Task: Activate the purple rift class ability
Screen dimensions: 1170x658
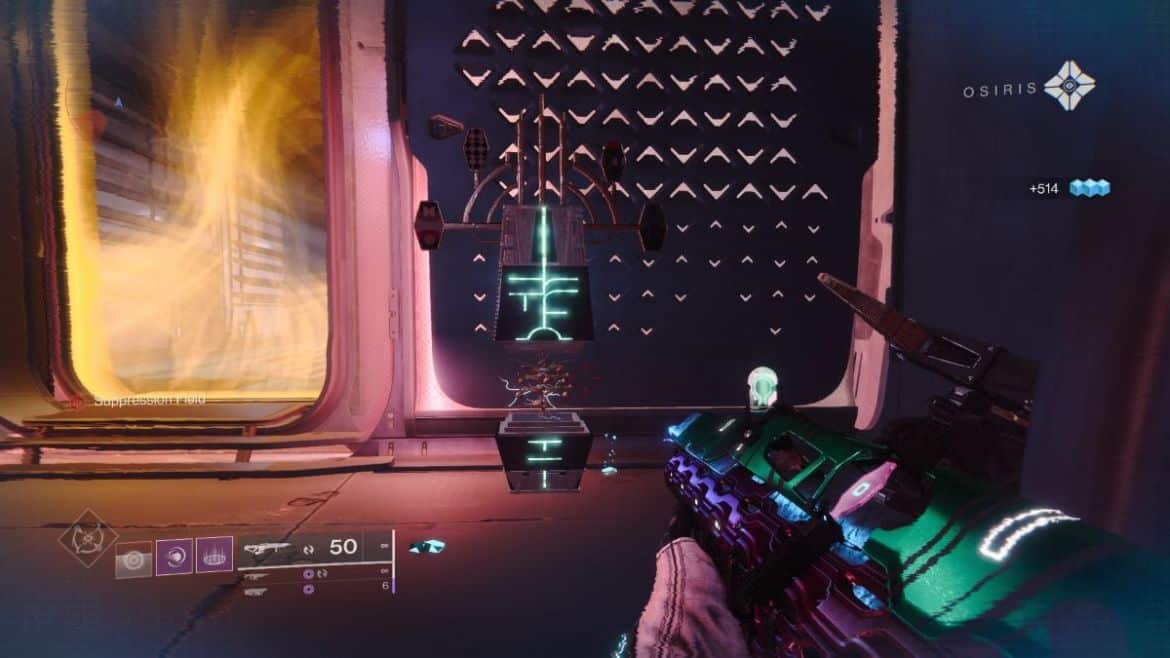Action: [213, 554]
